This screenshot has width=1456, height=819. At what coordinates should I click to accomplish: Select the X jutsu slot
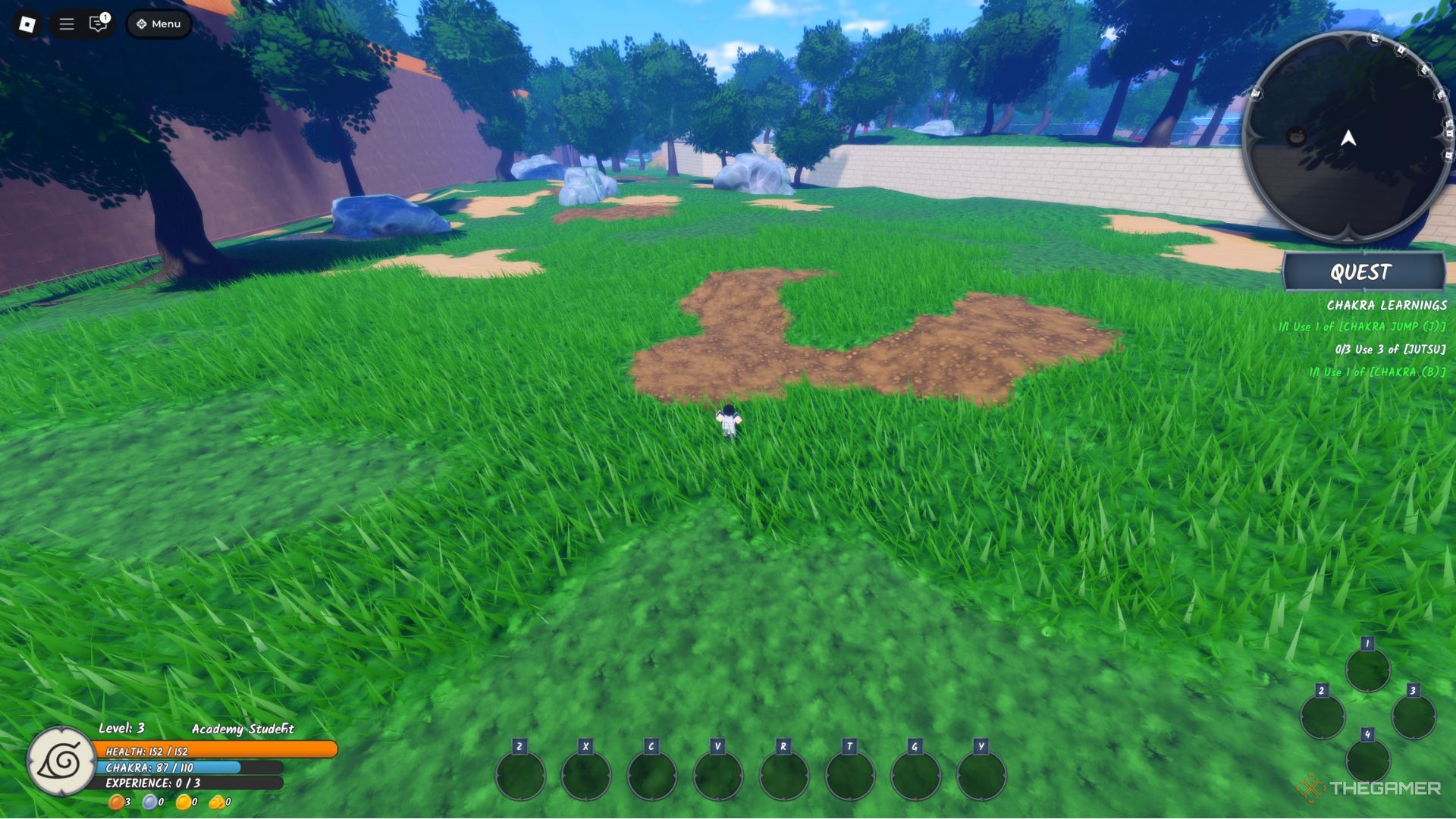point(586,775)
